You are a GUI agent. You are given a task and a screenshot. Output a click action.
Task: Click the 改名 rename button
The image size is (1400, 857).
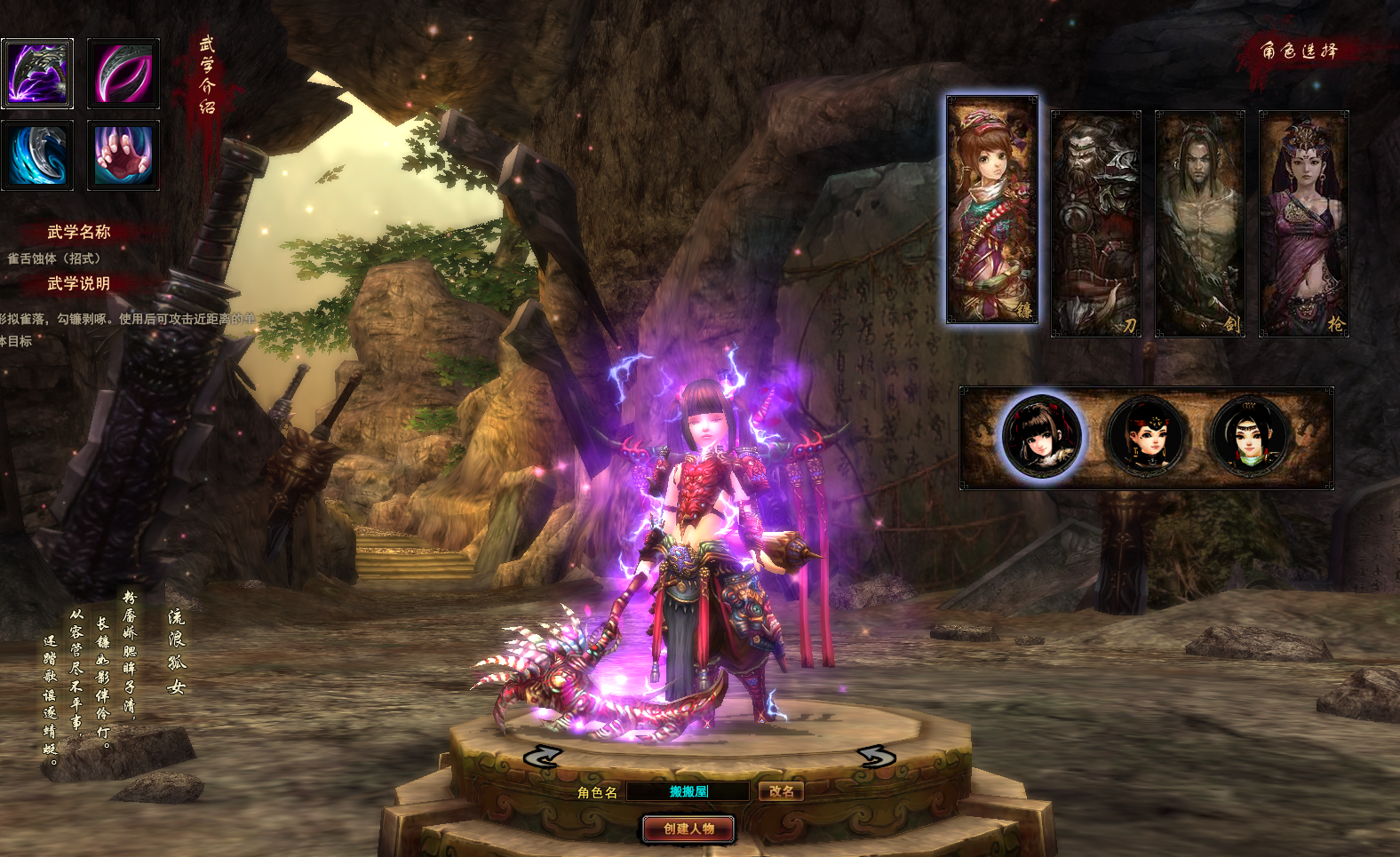[x=781, y=791]
